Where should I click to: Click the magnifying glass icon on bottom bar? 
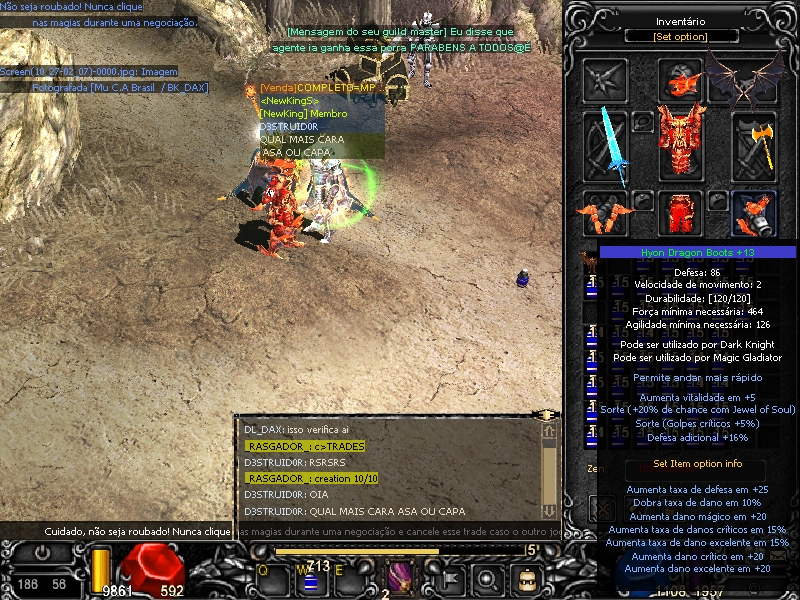click(487, 577)
